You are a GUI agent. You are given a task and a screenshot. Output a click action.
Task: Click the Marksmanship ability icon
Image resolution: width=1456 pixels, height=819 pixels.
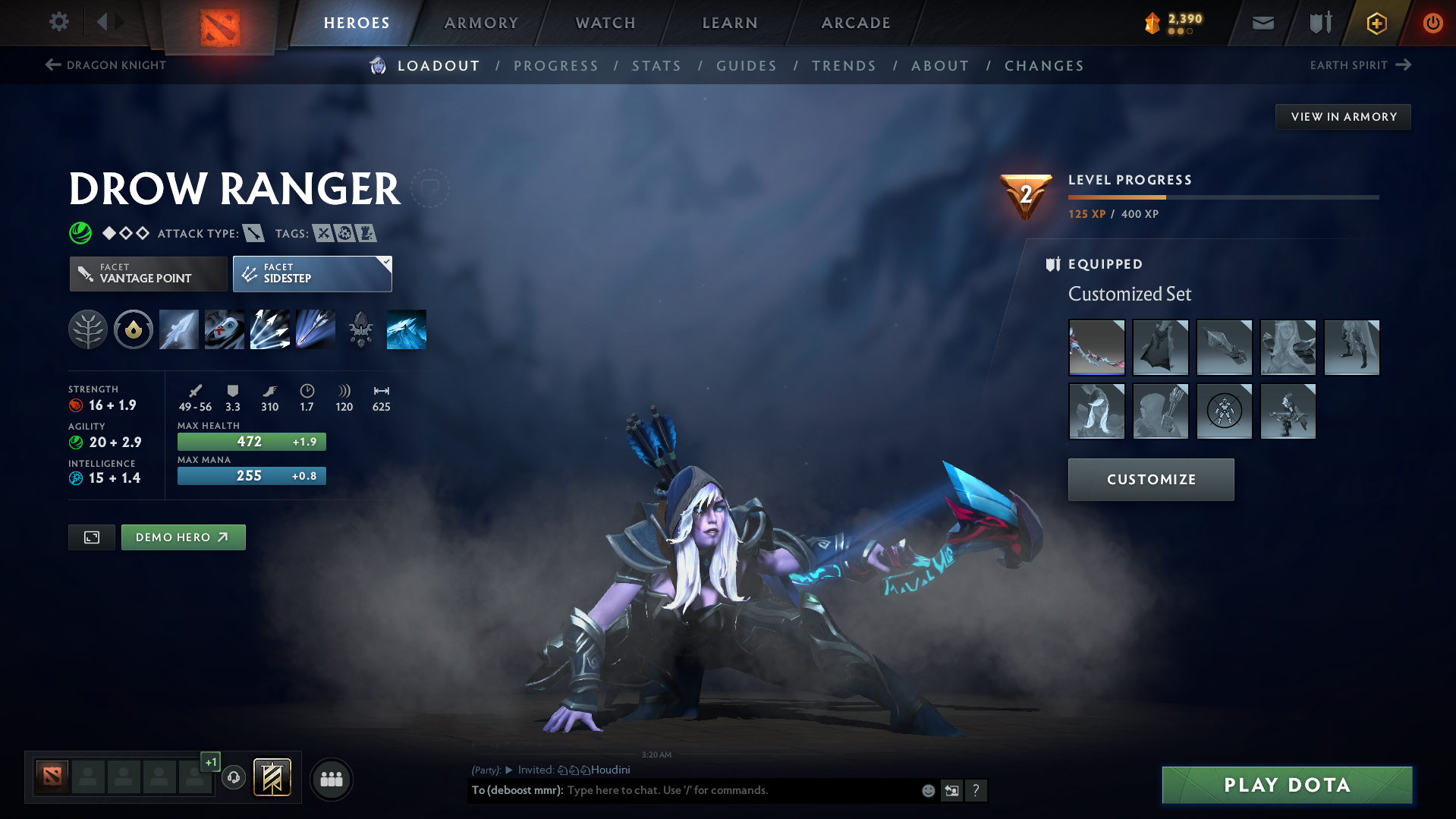coord(315,329)
